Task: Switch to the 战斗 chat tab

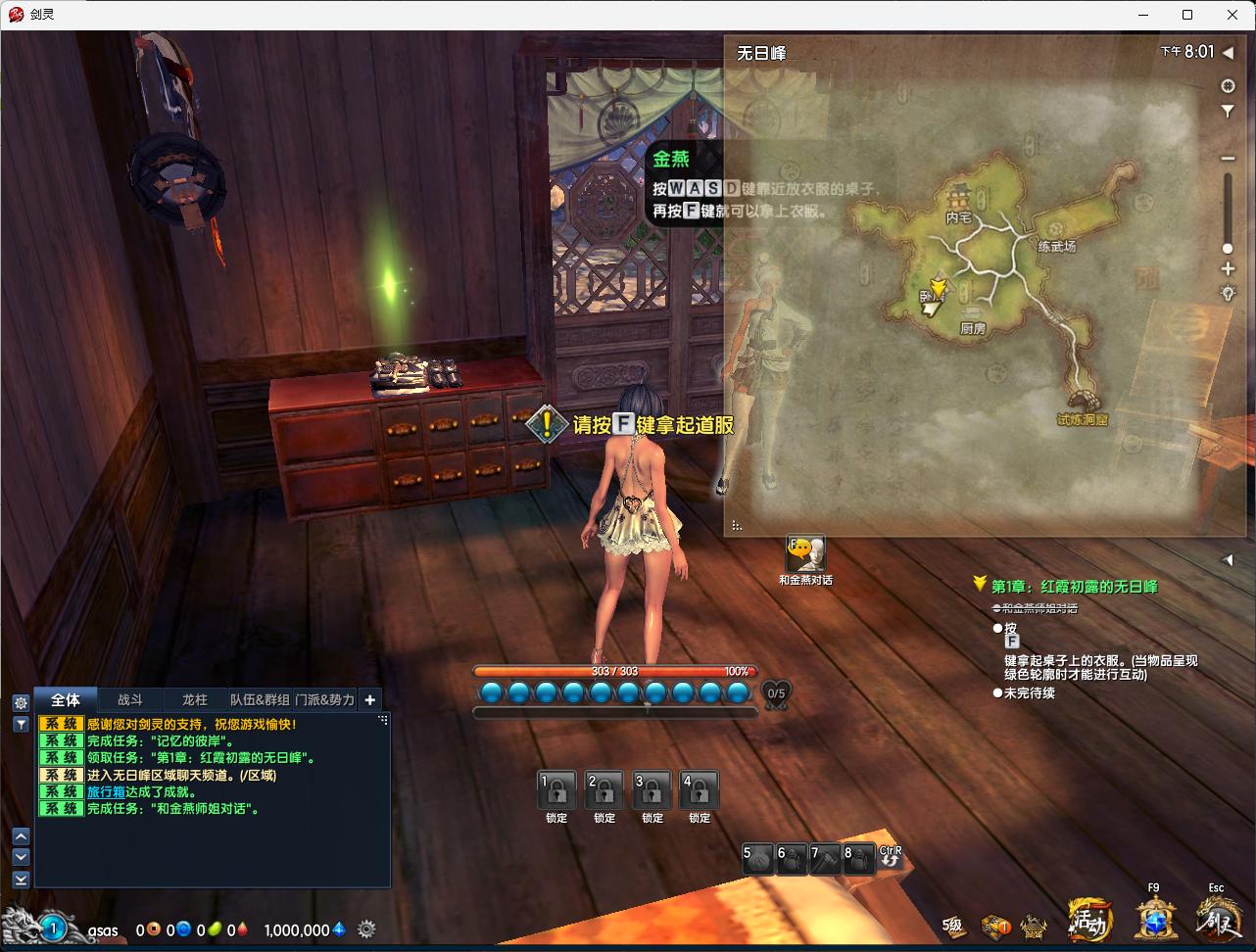Action: click(x=130, y=699)
